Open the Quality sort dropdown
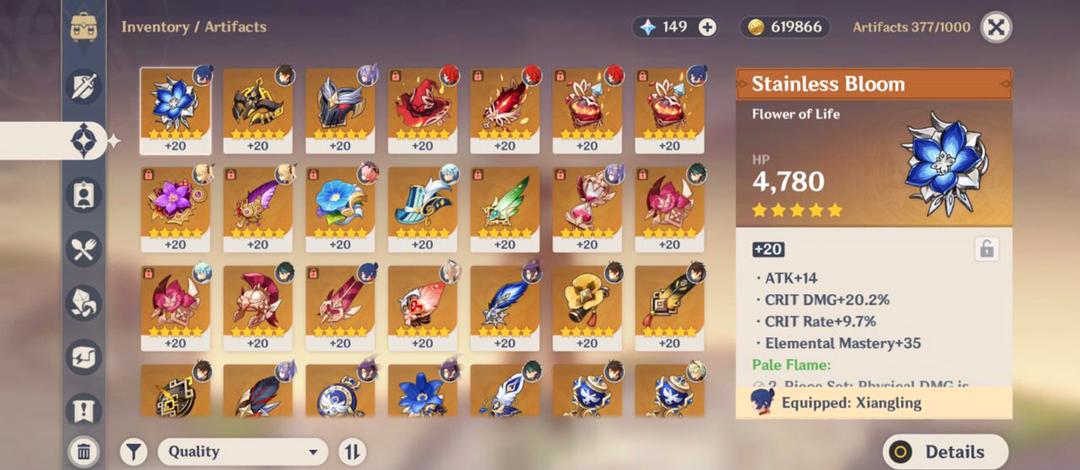The image size is (1080, 470). [243, 452]
